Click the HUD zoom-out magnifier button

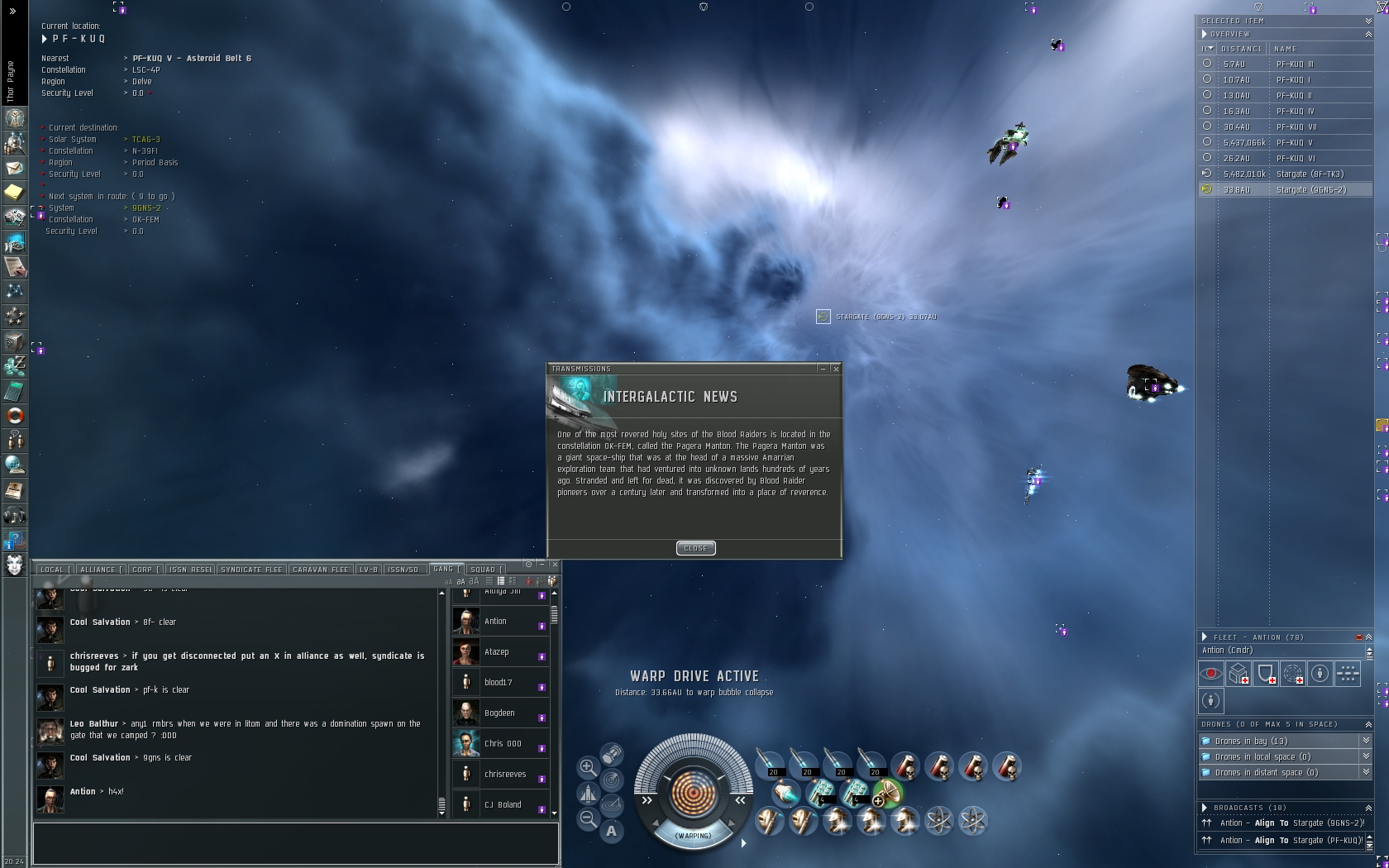[588, 818]
